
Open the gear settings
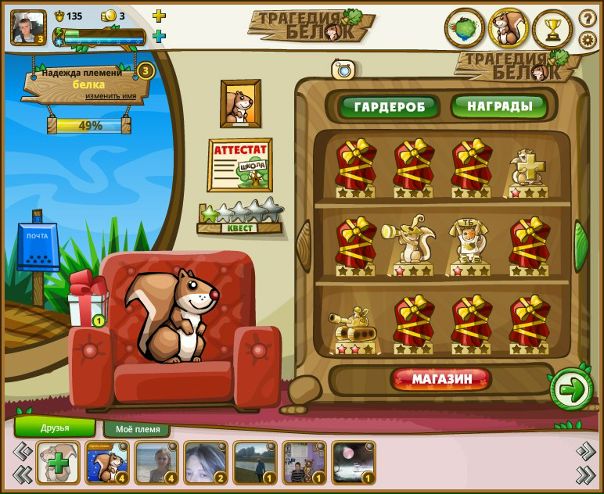point(587,40)
